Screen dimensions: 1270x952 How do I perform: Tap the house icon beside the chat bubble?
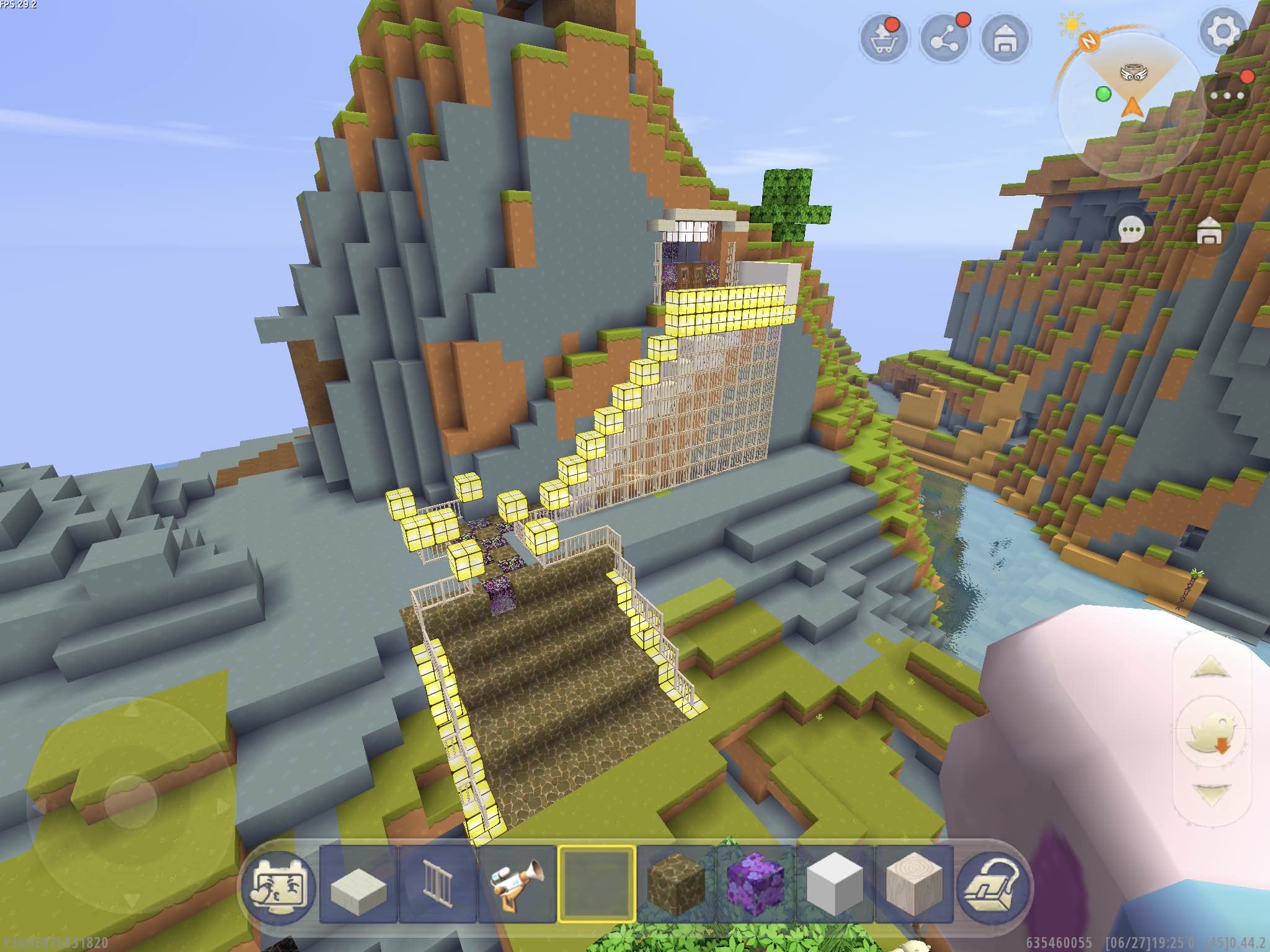1207,231
